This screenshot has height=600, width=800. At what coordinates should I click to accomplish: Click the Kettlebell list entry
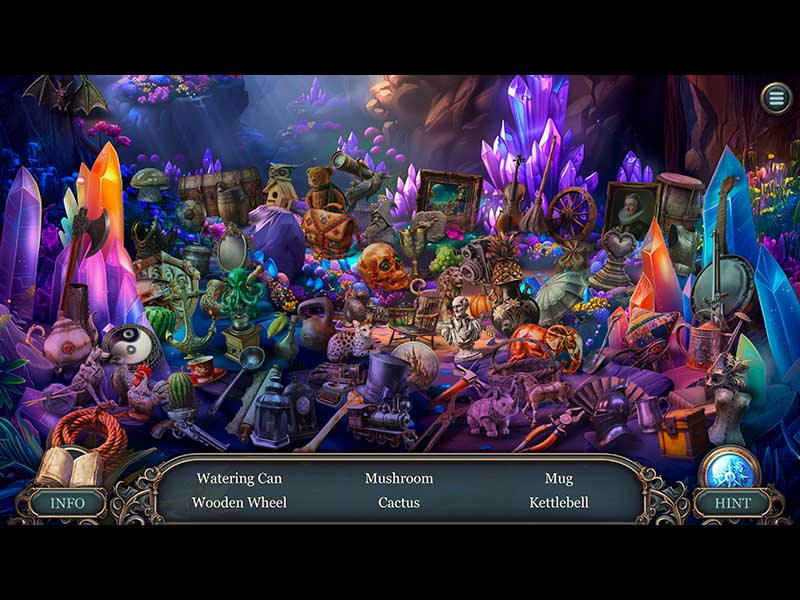[559, 503]
